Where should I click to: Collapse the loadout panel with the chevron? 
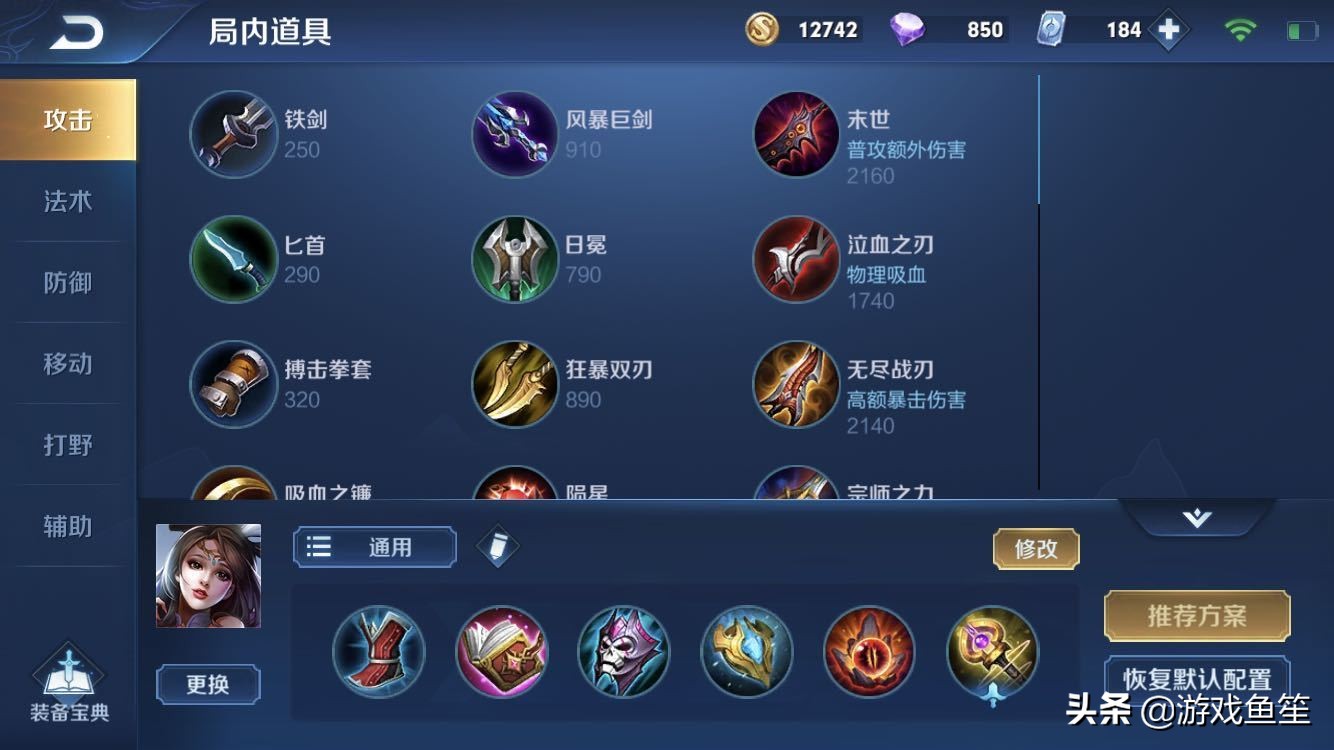point(1198,515)
